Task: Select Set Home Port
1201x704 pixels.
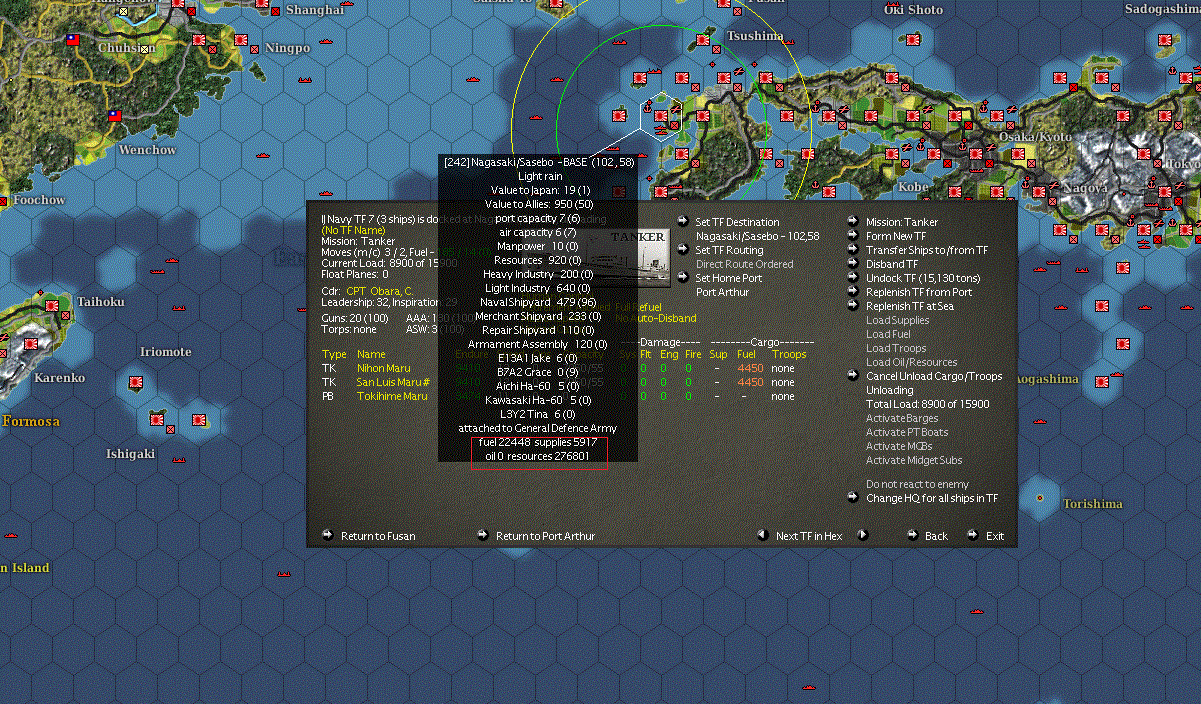Action: 728,278
